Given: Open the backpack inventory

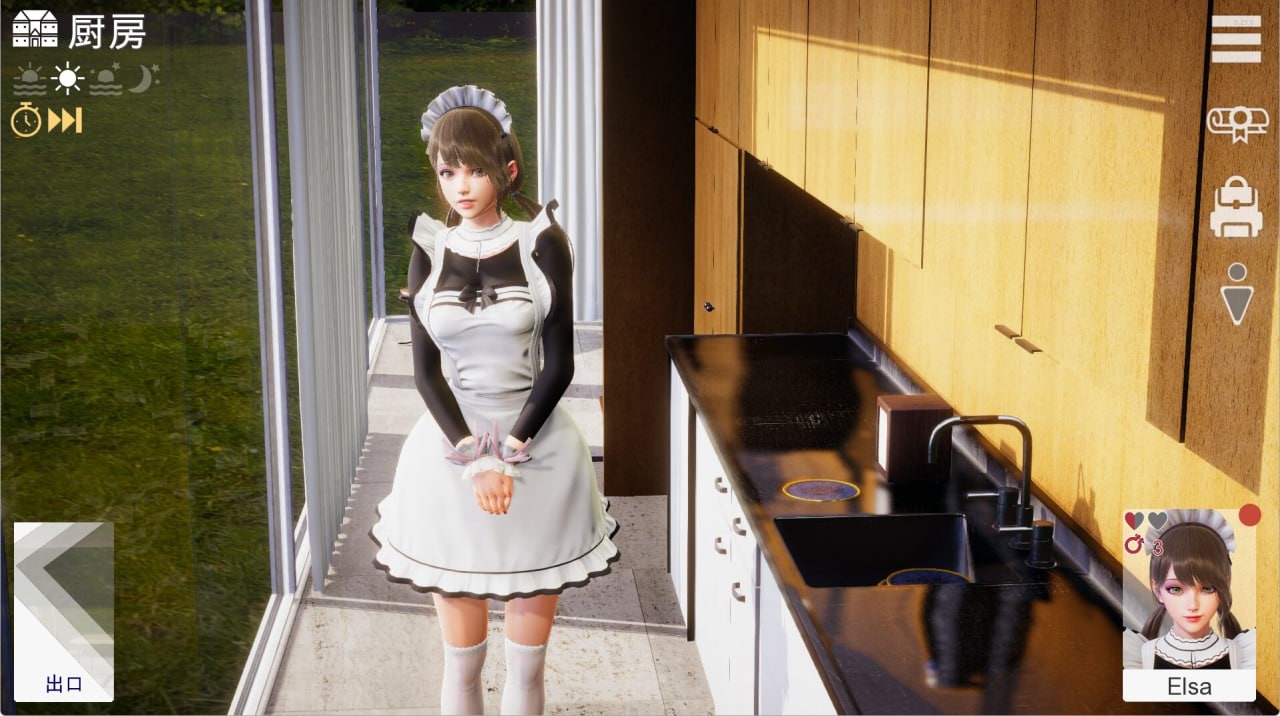Looking at the screenshot, I should (1236, 207).
